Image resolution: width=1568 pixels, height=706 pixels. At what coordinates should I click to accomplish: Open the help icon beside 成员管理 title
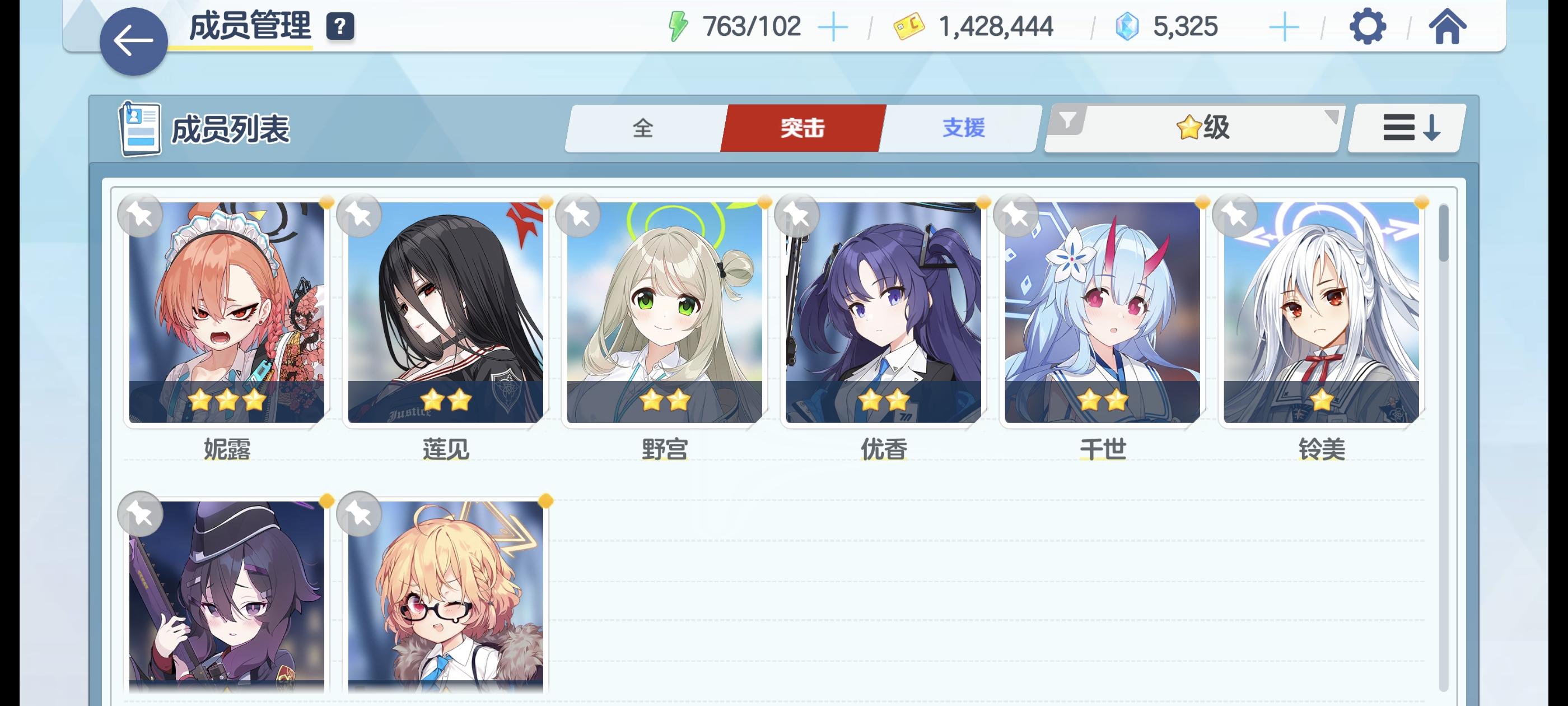[x=340, y=27]
